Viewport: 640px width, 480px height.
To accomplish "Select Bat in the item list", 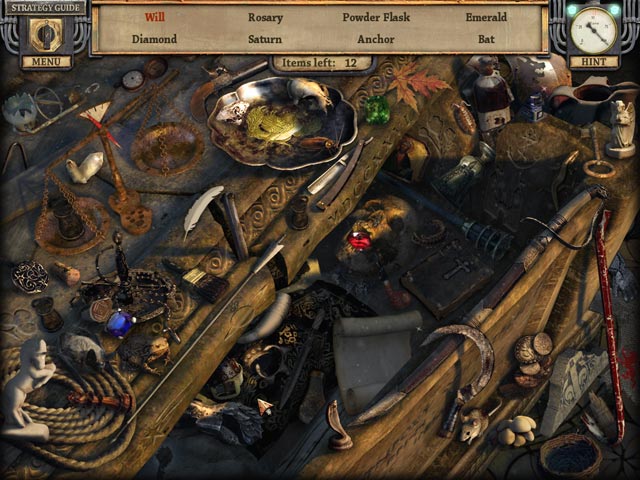I will [486, 39].
